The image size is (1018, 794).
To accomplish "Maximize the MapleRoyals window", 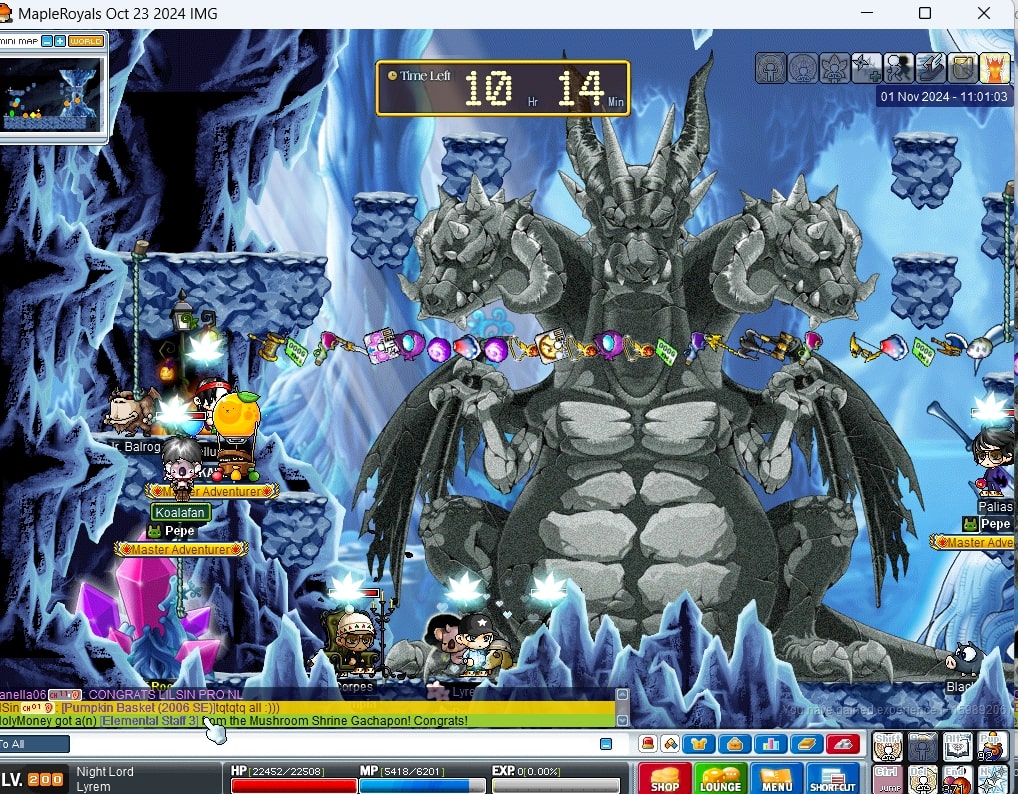I will pos(925,14).
